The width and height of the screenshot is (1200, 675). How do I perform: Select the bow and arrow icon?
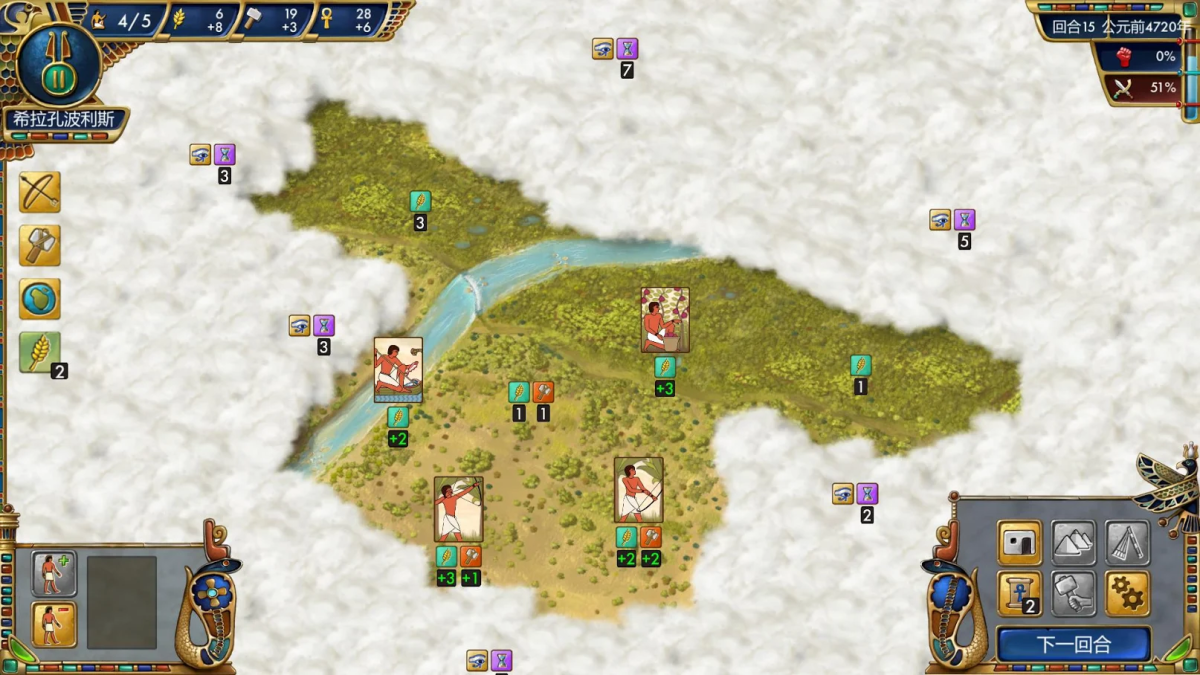[40, 192]
